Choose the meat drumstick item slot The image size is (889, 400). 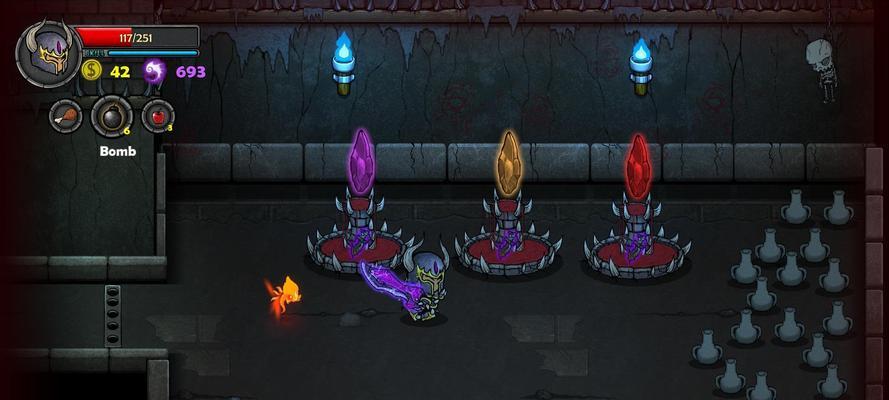coord(66,115)
